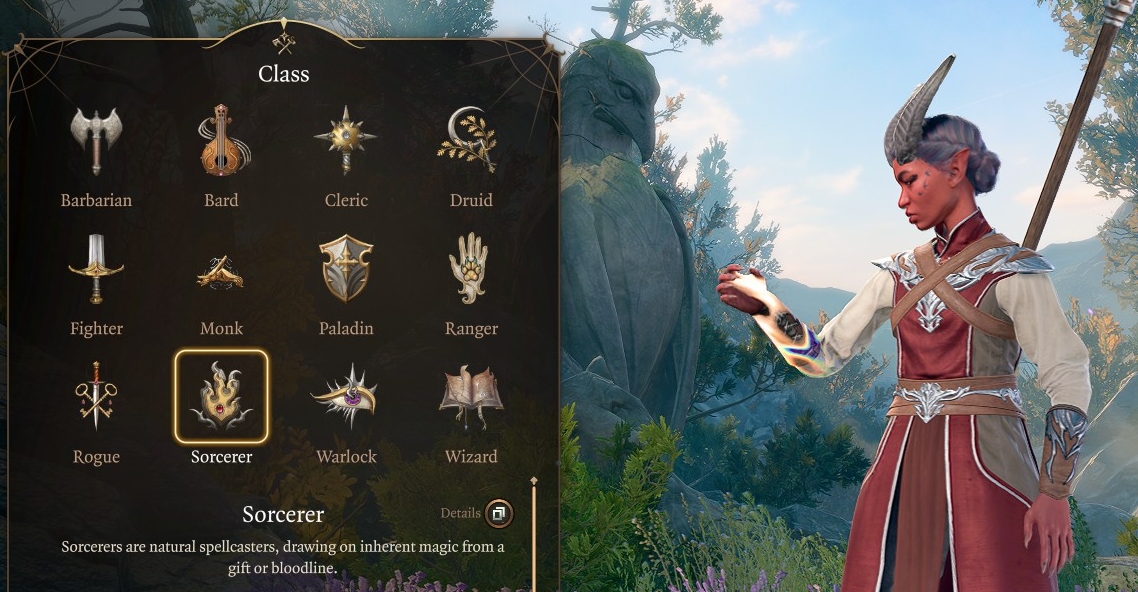1138x592 pixels.
Task: Choose the Bard class lute icon
Action: point(221,142)
